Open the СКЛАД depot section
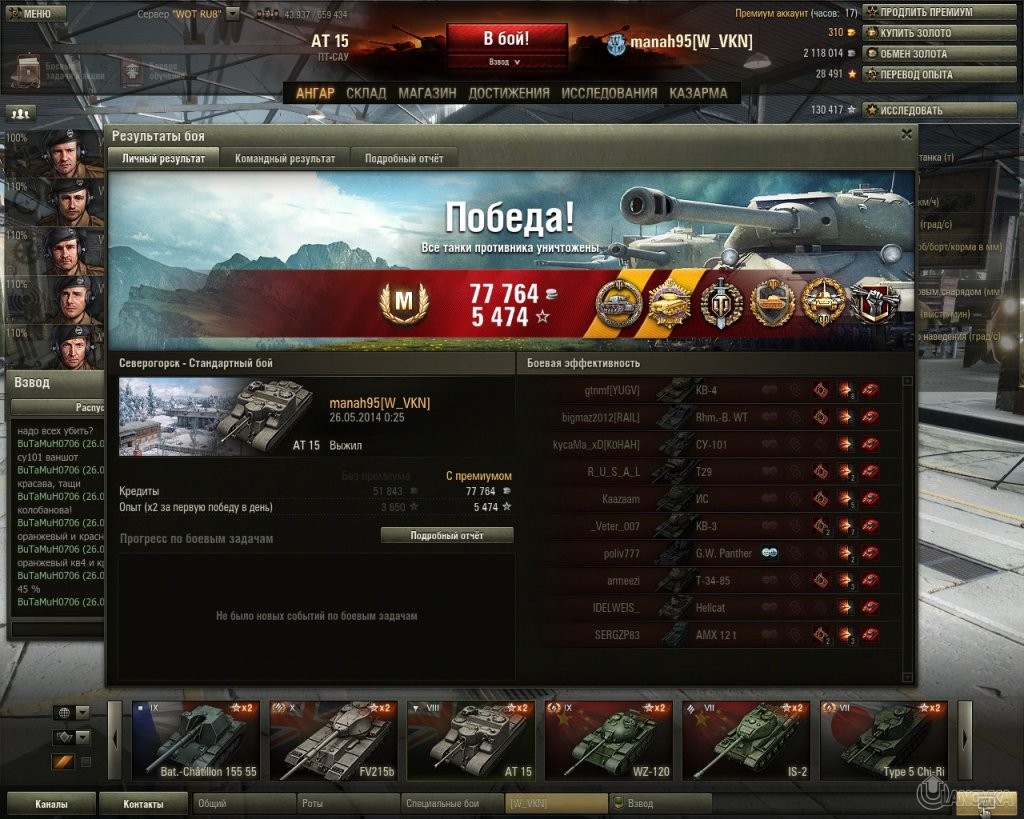Screen dimensions: 1024x819 pos(366,93)
